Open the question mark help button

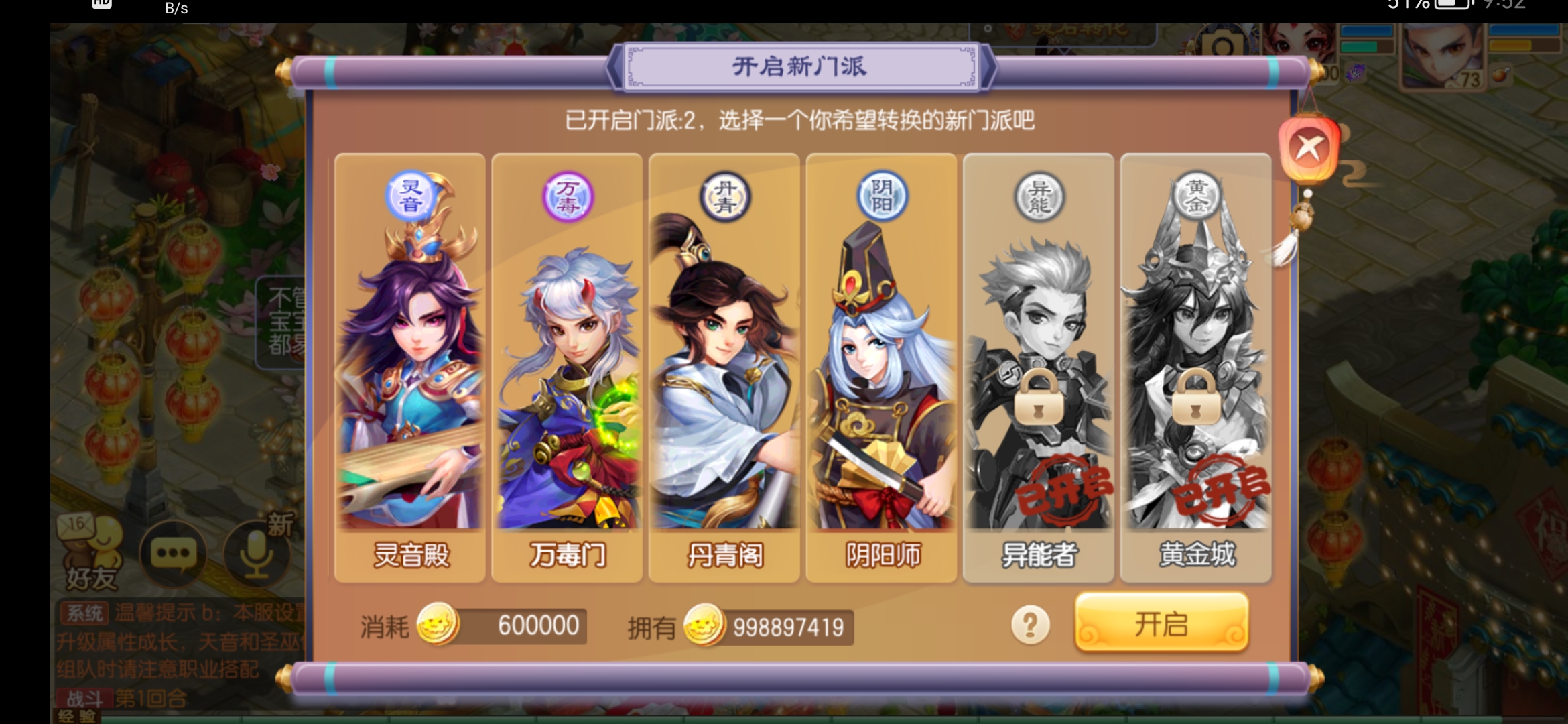tap(1030, 625)
